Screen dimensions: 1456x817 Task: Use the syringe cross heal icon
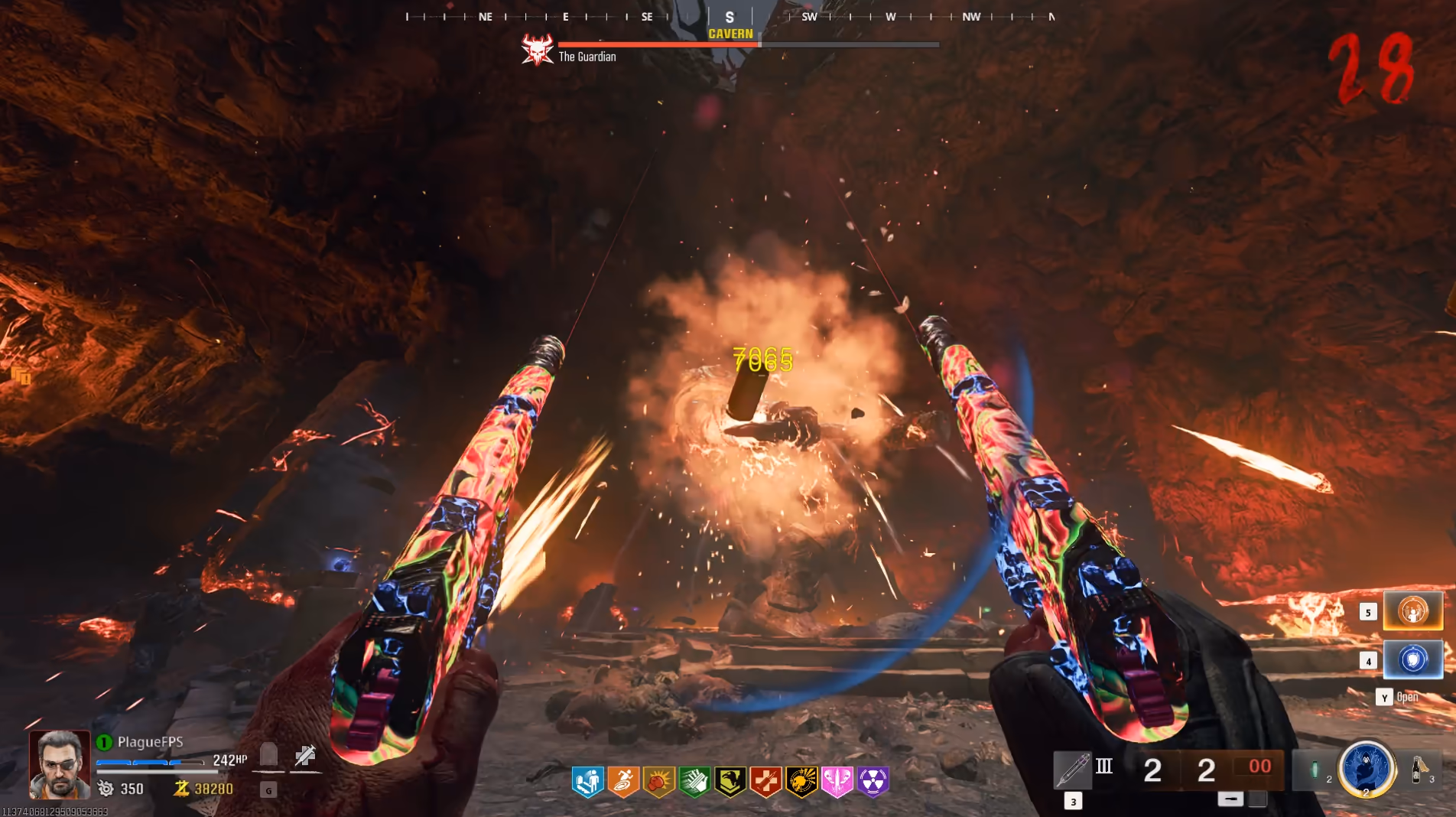point(305,756)
